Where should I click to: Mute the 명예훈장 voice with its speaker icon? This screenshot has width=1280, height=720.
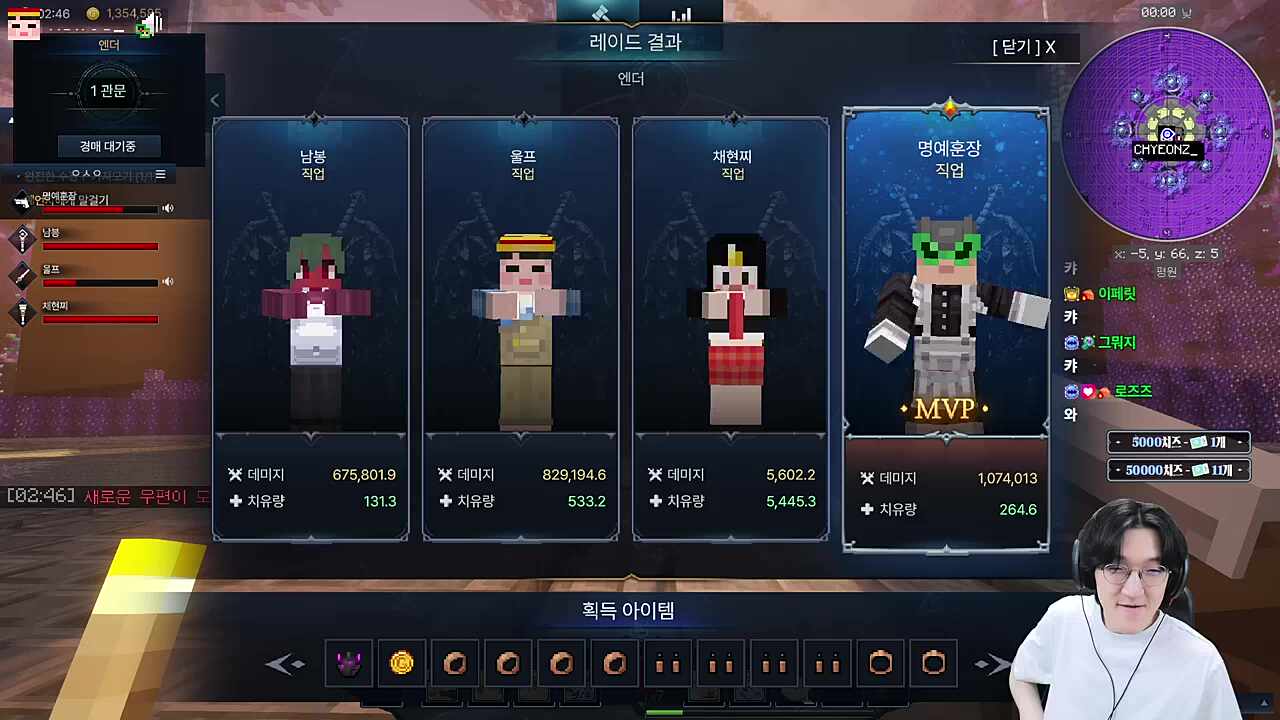click(x=167, y=208)
